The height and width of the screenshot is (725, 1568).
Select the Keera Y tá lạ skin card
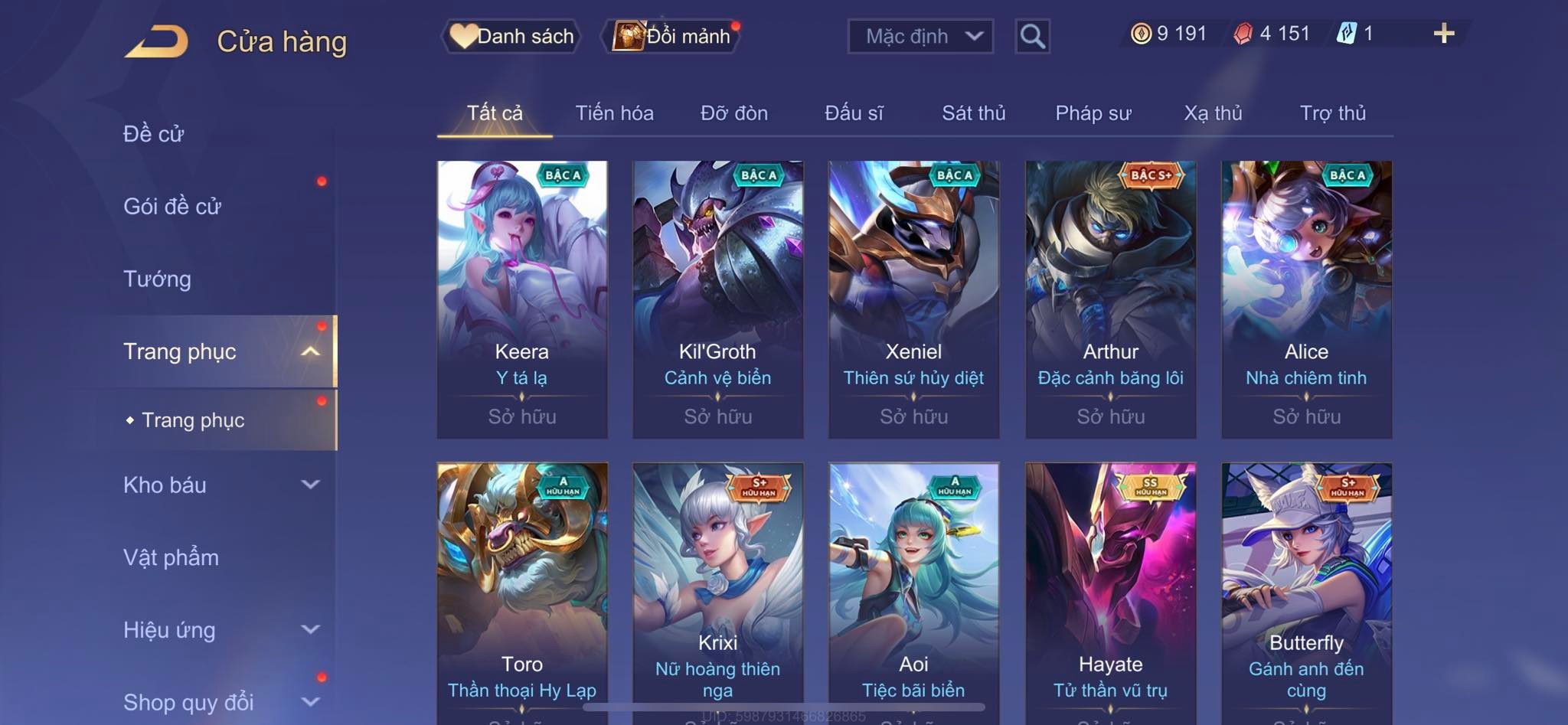pyautogui.click(x=522, y=299)
